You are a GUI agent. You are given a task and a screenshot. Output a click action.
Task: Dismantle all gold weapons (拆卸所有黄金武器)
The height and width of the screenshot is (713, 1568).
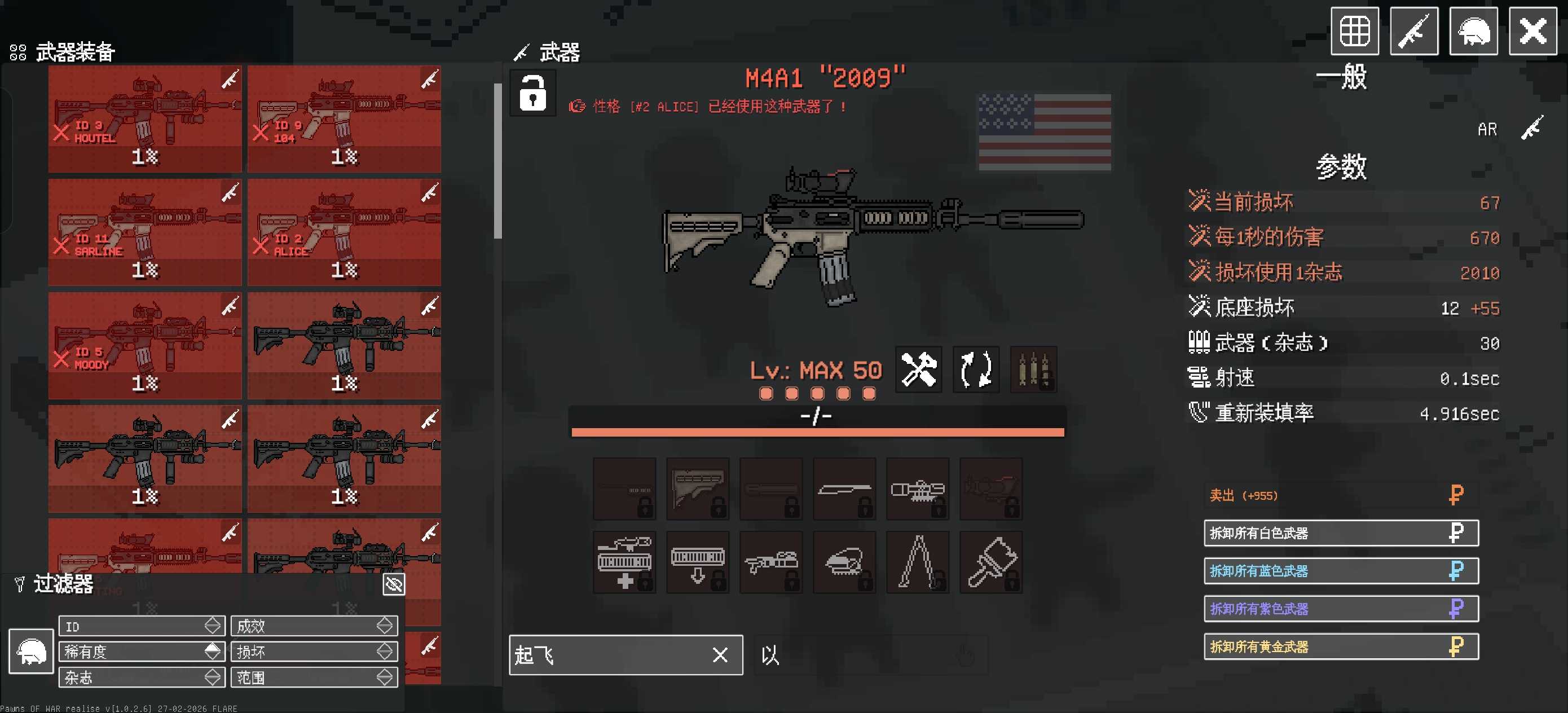coord(1341,646)
